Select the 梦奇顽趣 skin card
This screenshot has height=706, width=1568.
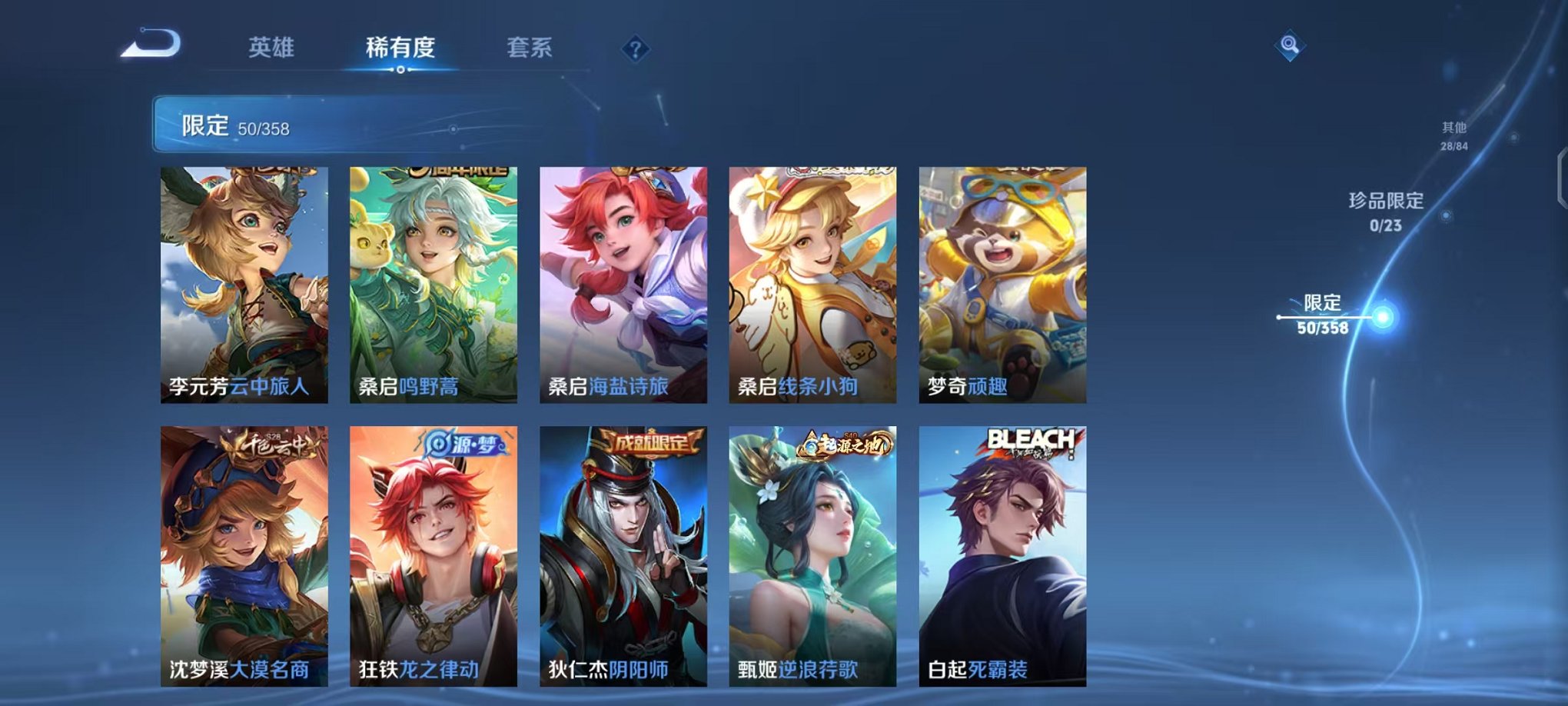point(1001,285)
